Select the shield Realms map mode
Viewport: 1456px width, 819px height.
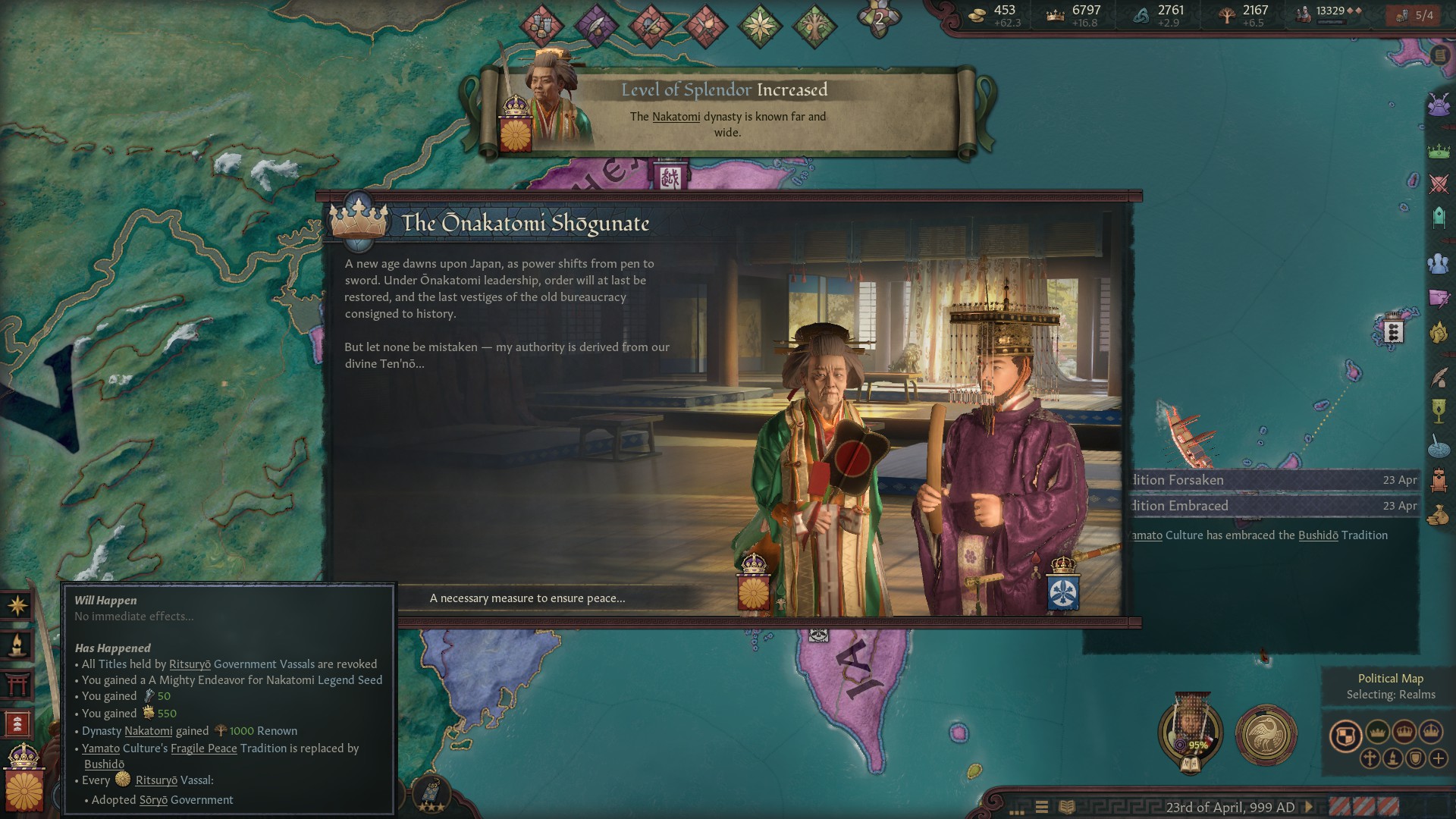pyautogui.click(x=1345, y=736)
